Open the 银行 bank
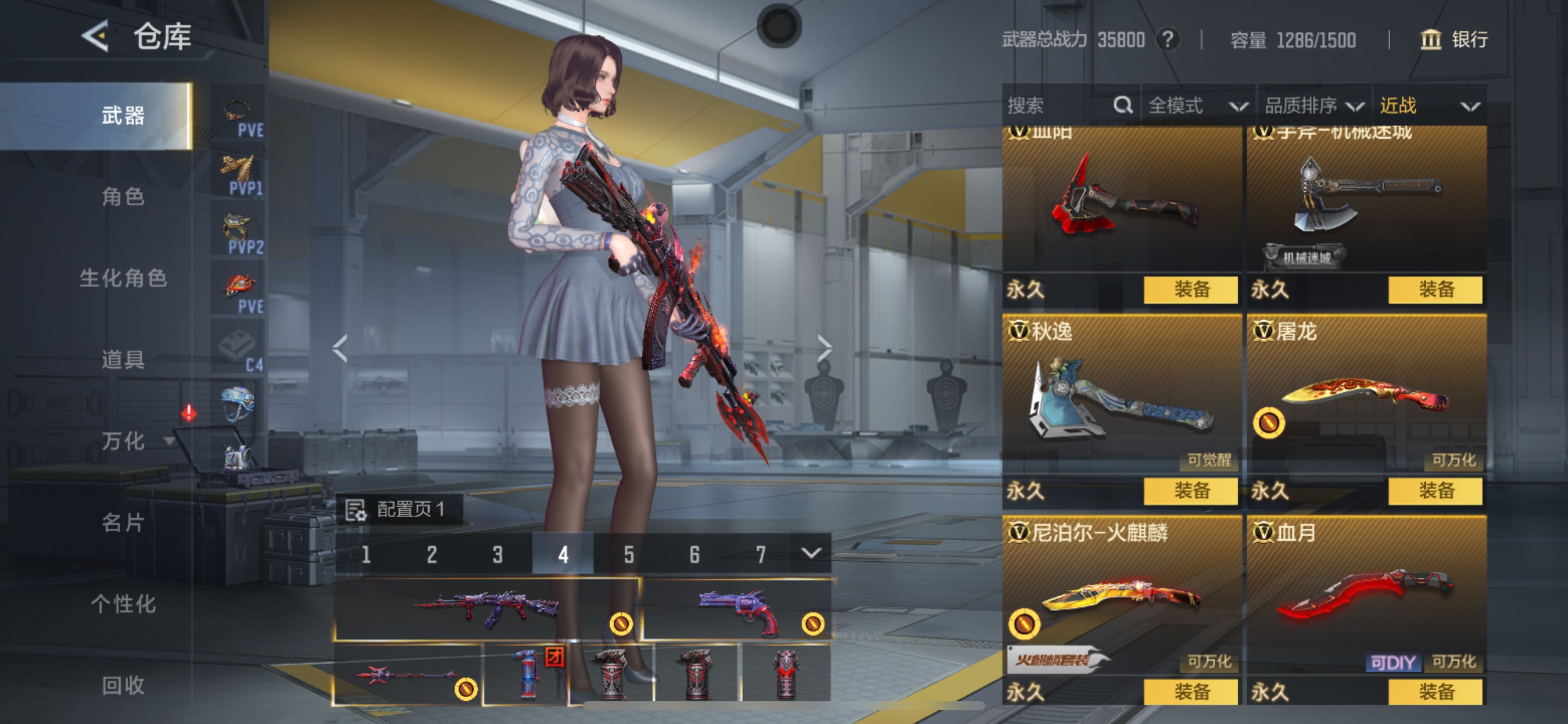This screenshot has width=1568, height=724. 1454,40
